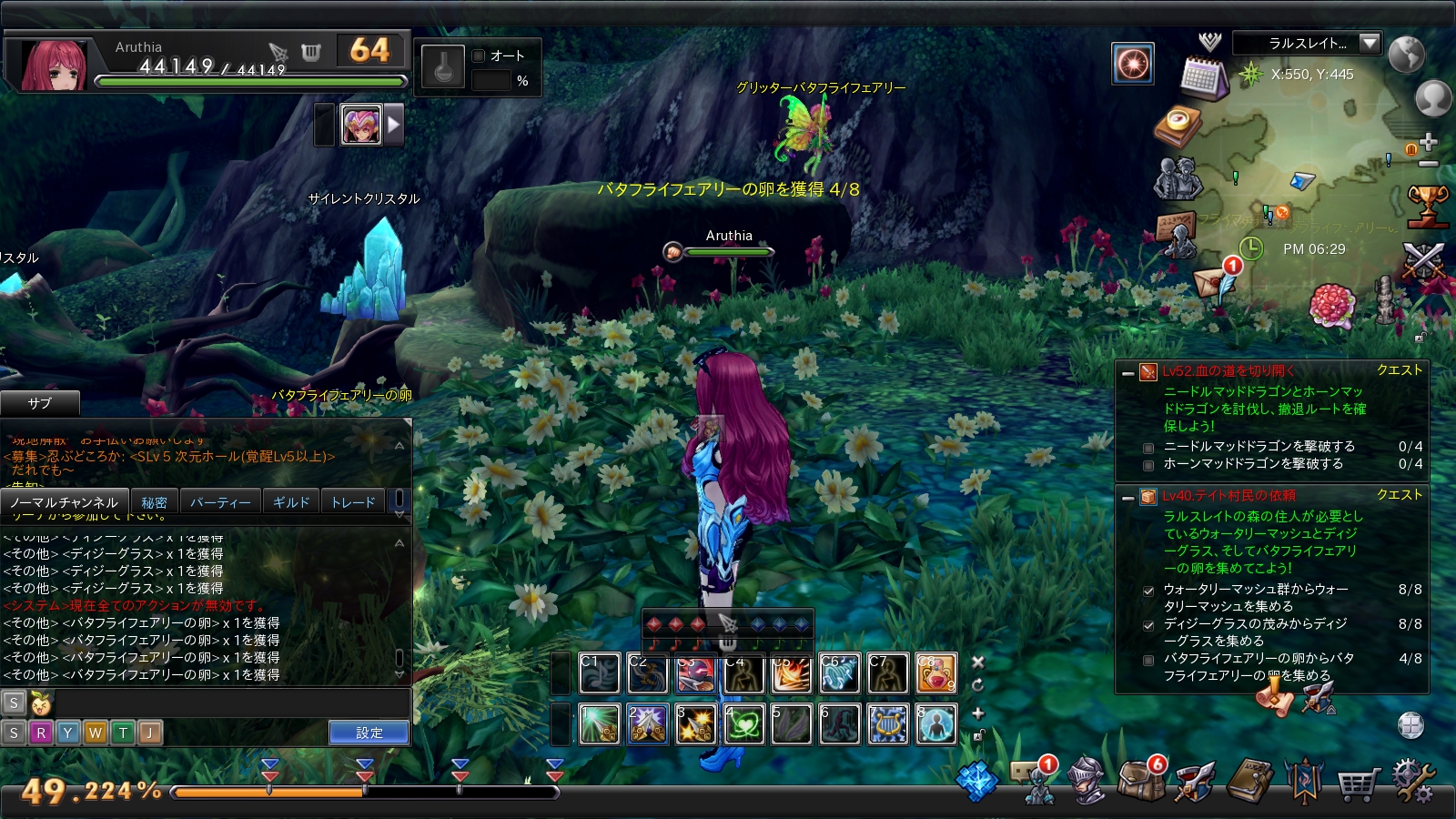This screenshot has height=819, width=1456.
Task: Activate the golden harp skill in slot 7
Action: [x=887, y=725]
